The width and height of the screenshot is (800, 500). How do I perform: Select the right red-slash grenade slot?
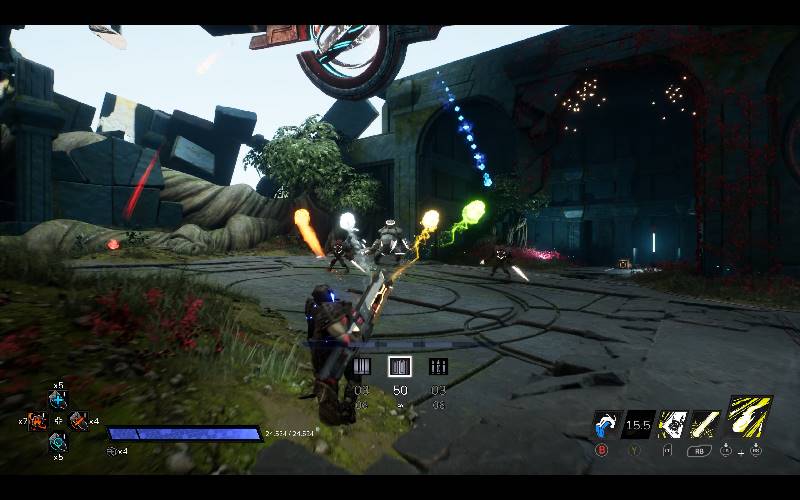78,421
